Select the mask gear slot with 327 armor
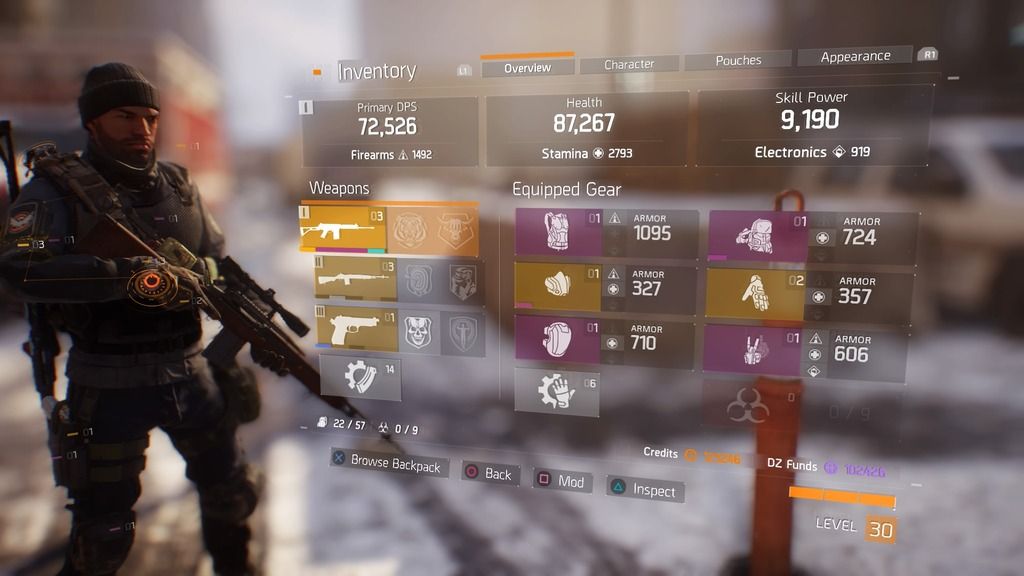The height and width of the screenshot is (576, 1024). [x=606, y=286]
